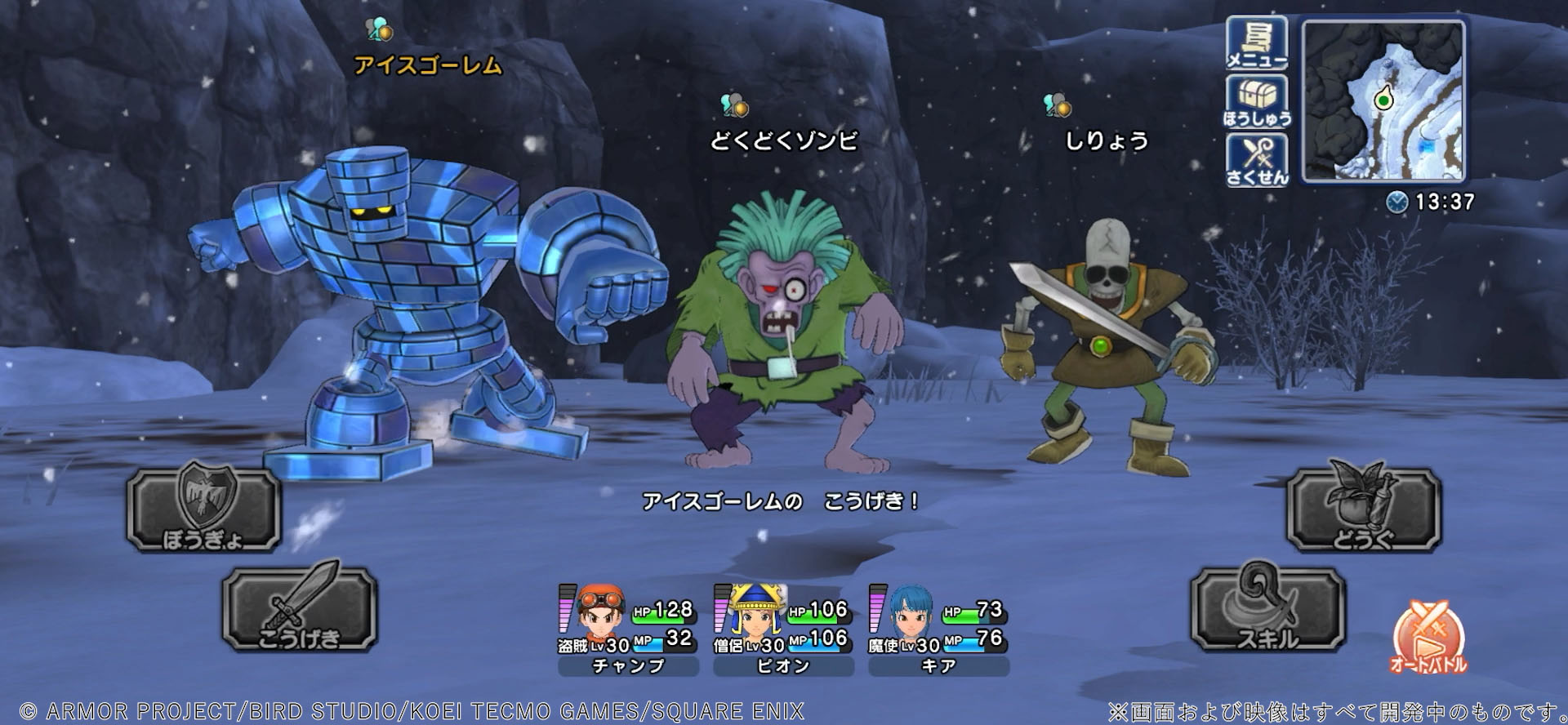This screenshot has height=725, width=1568.
Task: Open the snowy area minimap
Action: pos(1383,100)
